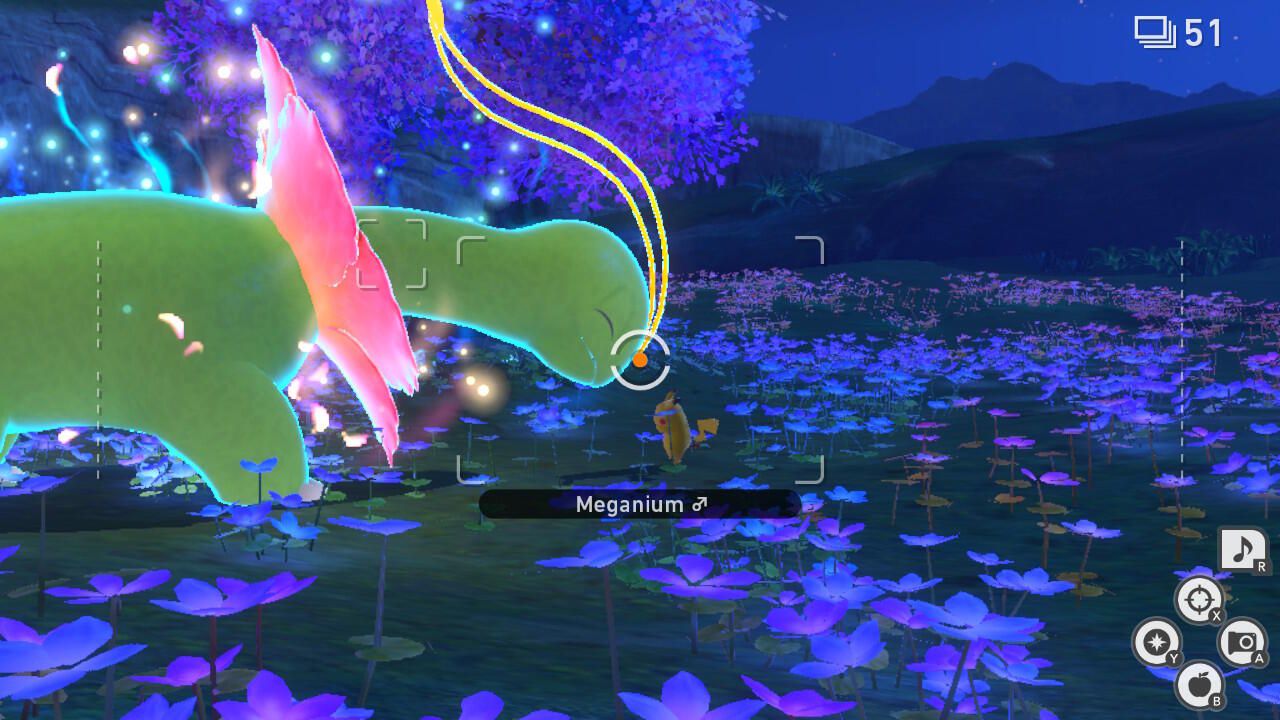Click the male gender symbol next to Meganium
Screen dimensions: 1280x720
click(x=700, y=504)
